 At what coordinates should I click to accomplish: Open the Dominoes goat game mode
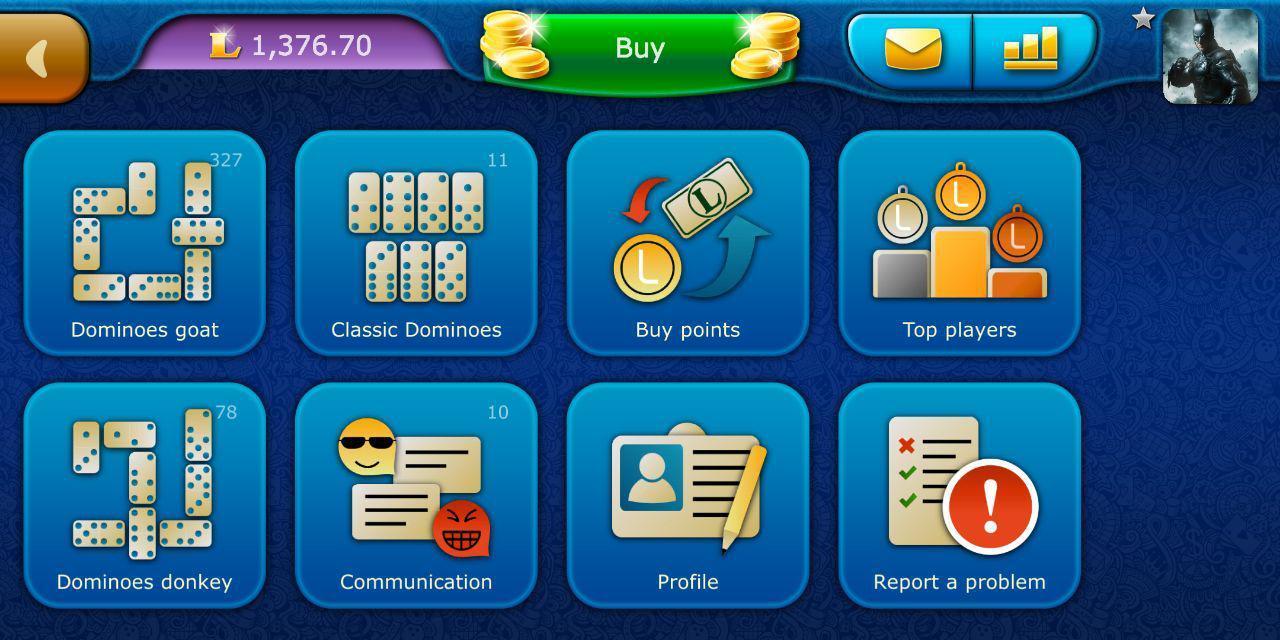[x=145, y=243]
